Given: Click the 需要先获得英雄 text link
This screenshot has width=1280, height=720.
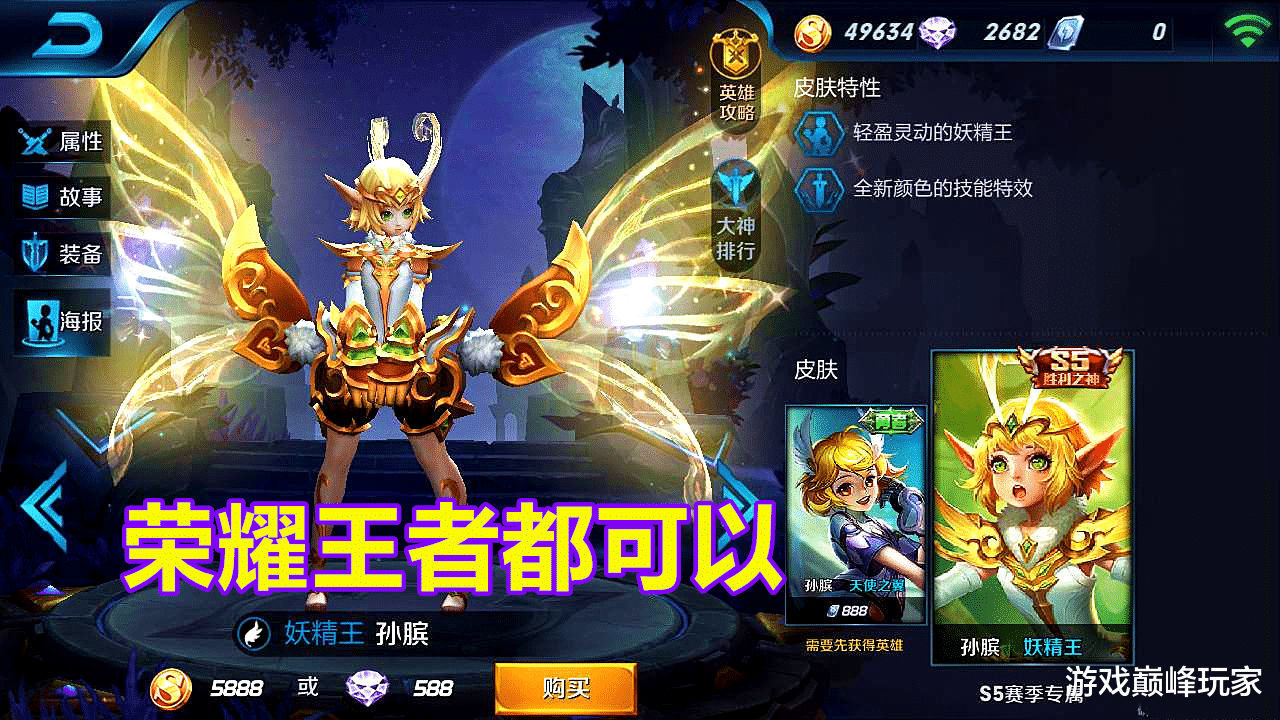Looking at the screenshot, I should (x=855, y=647).
